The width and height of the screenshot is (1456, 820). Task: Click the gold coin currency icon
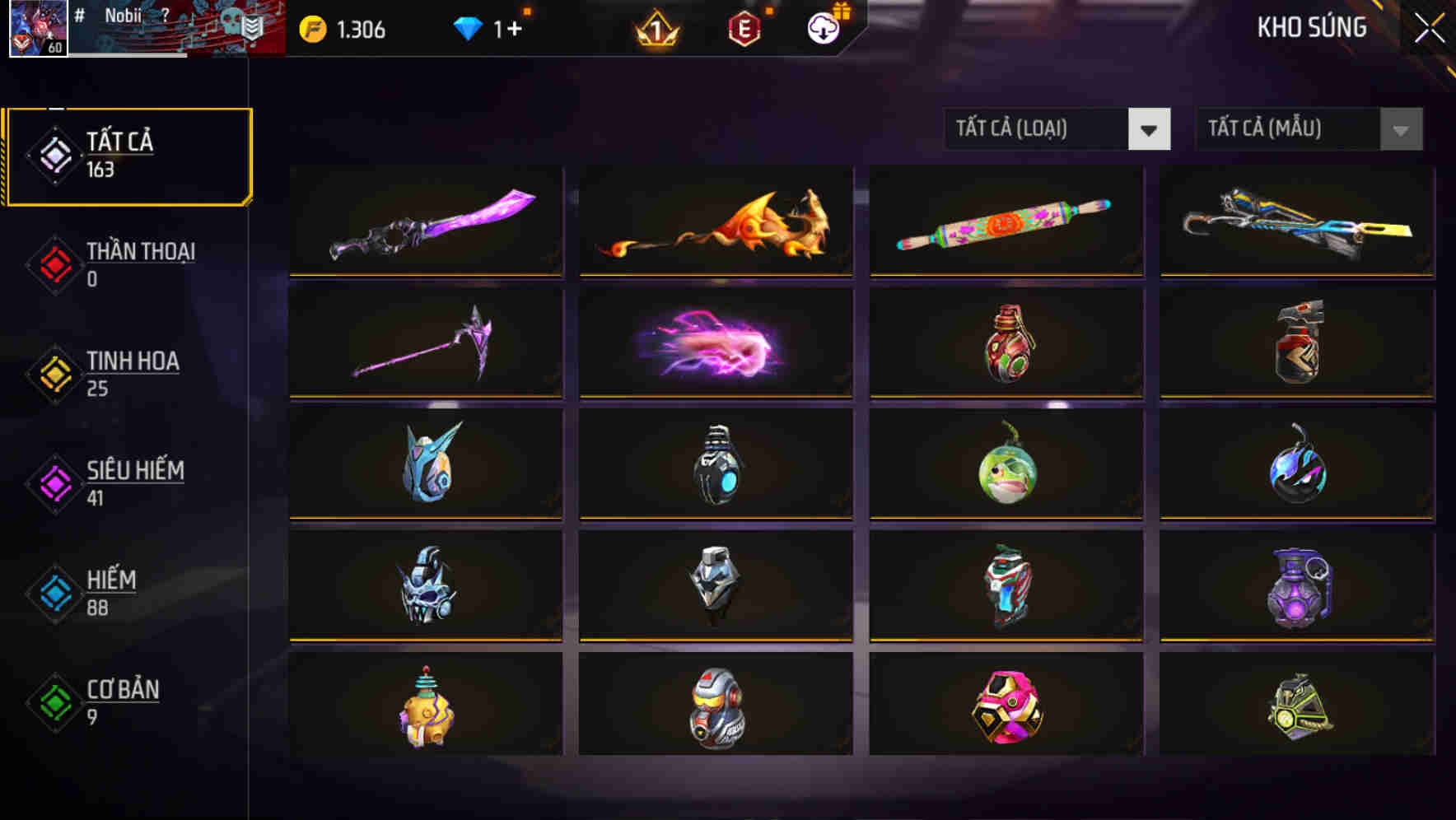pos(311,30)
